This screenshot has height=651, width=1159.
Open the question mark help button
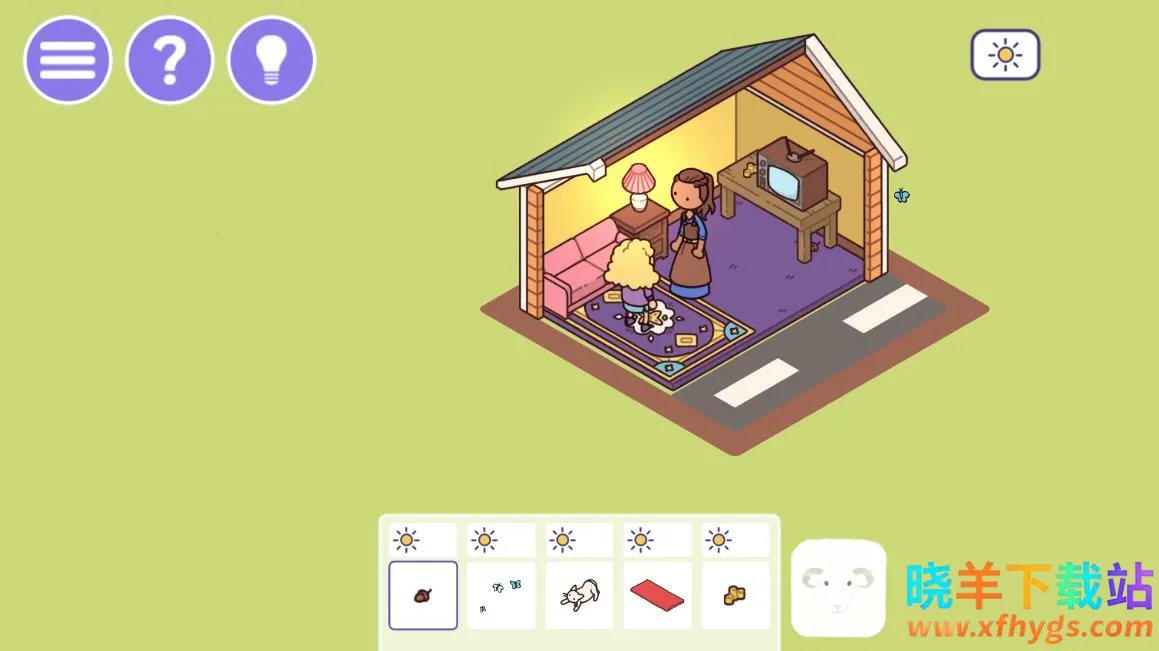click(169, 60)
